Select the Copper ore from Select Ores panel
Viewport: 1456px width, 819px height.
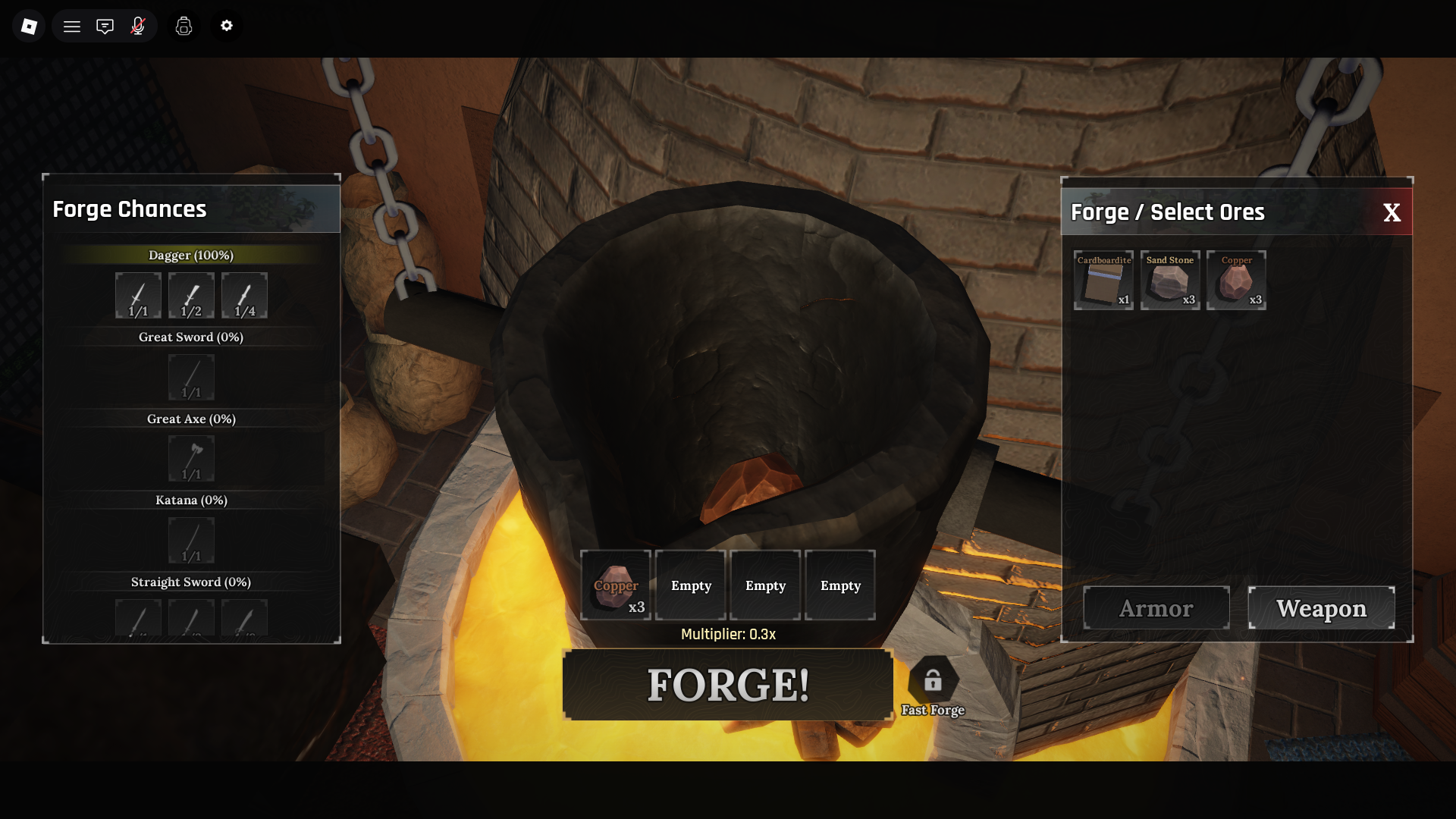pyautogui.click(x=1236, y=281)
